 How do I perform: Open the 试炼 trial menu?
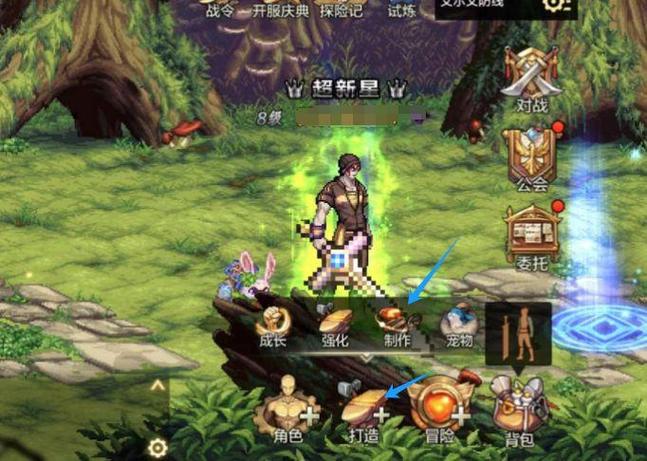pos(401,11)
